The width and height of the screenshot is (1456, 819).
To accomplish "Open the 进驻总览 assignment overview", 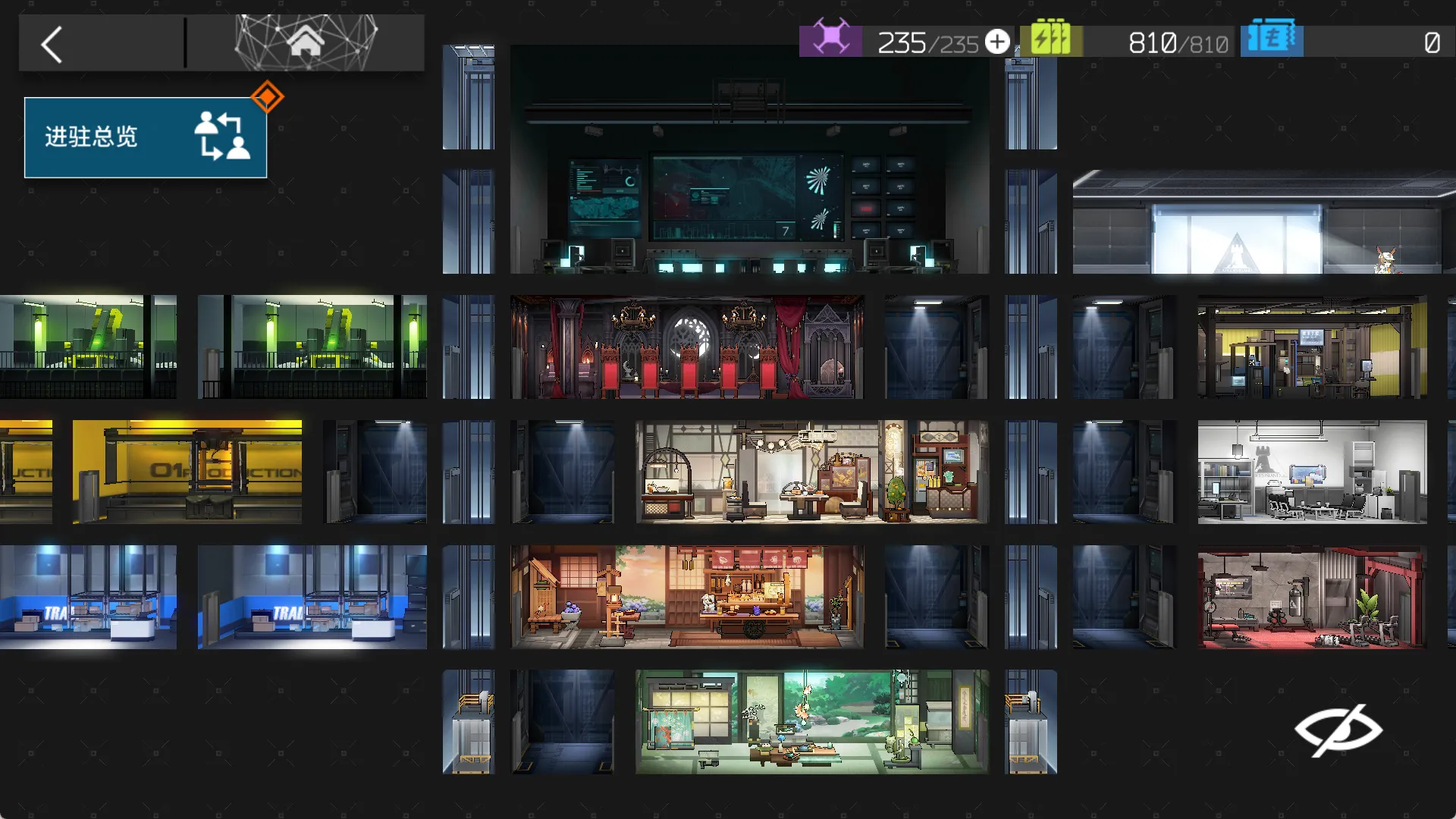I will pos(145,137).
